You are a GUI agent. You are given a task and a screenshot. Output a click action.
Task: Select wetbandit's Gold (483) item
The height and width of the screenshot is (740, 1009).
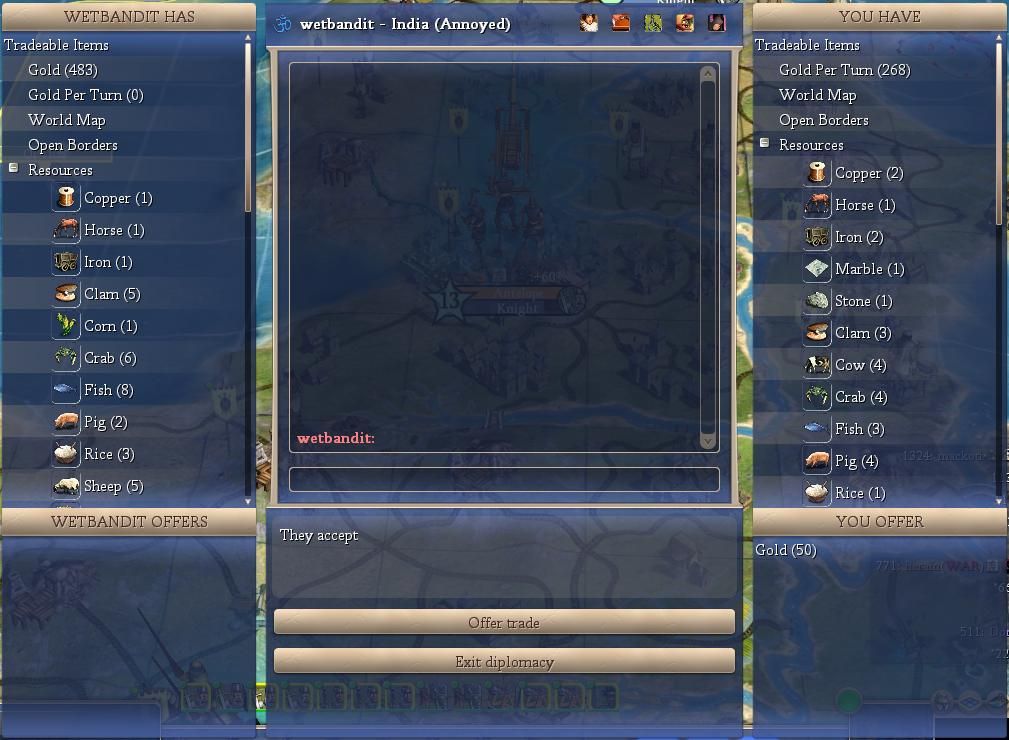click(x=62, y=70)
